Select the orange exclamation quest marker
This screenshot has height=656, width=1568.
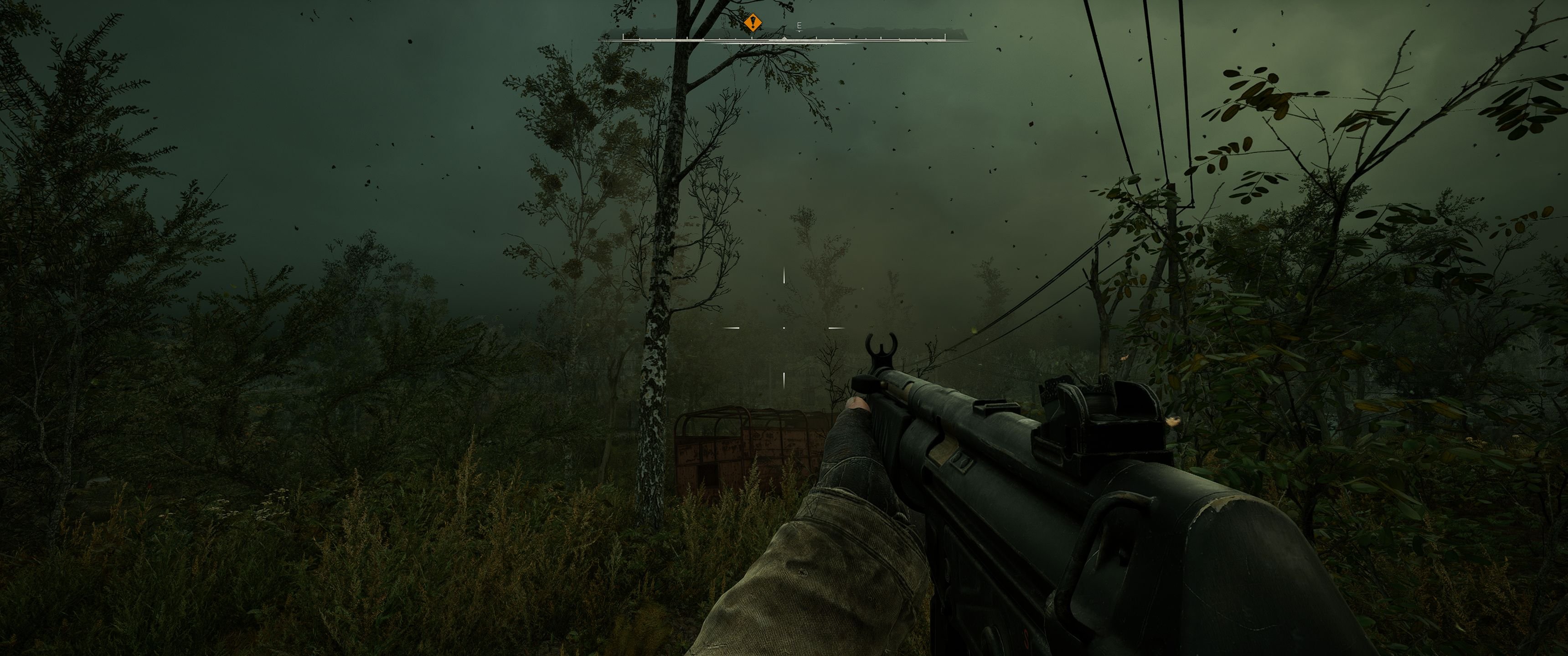[x=753, y=24]
